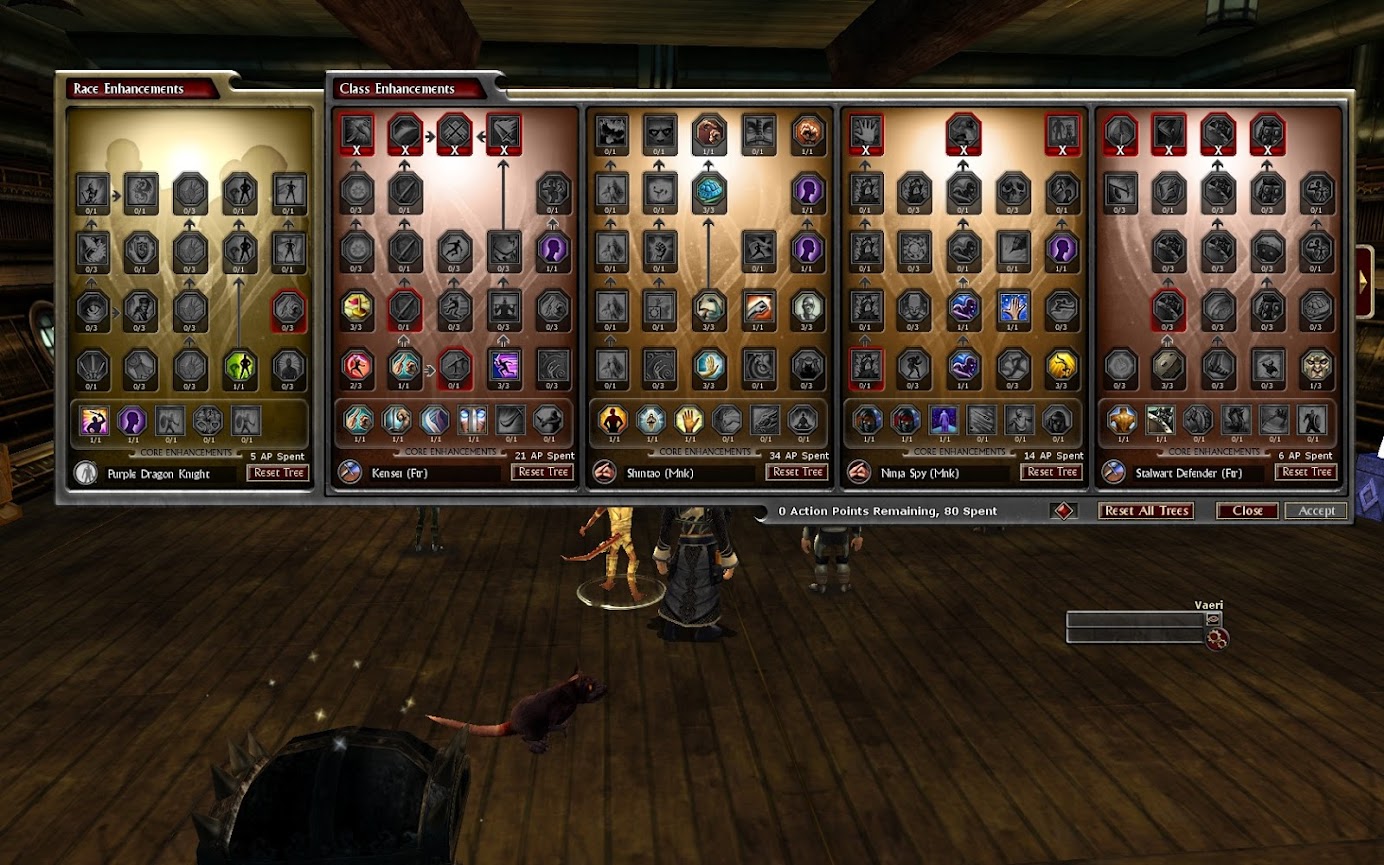Select the starry open hand enhancement in Ninja Spy
Image resolution: width=1384 pixels, height=865 pixels.
click(1014, 308)
